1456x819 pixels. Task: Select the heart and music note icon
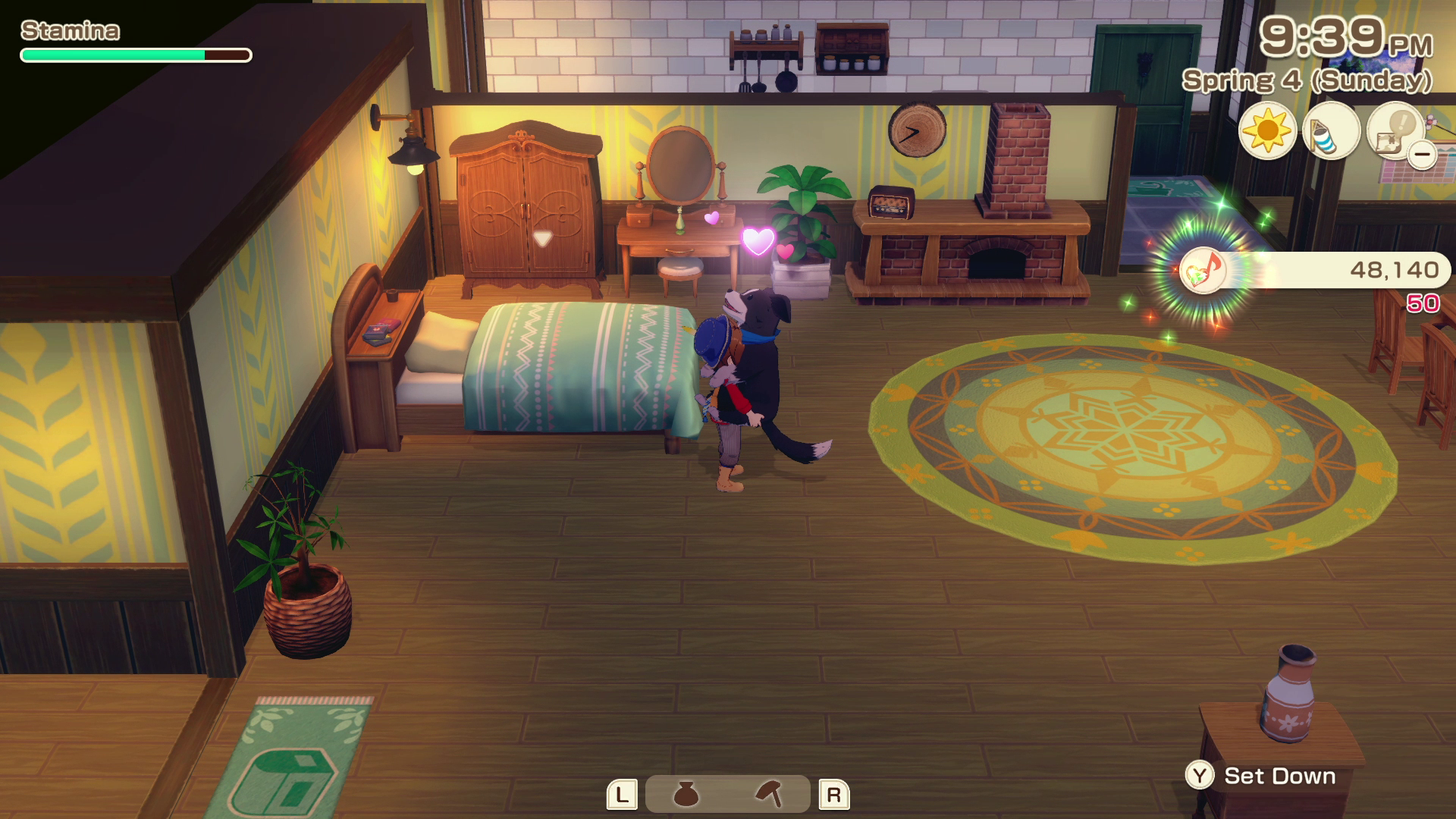tap(1202, 269)
